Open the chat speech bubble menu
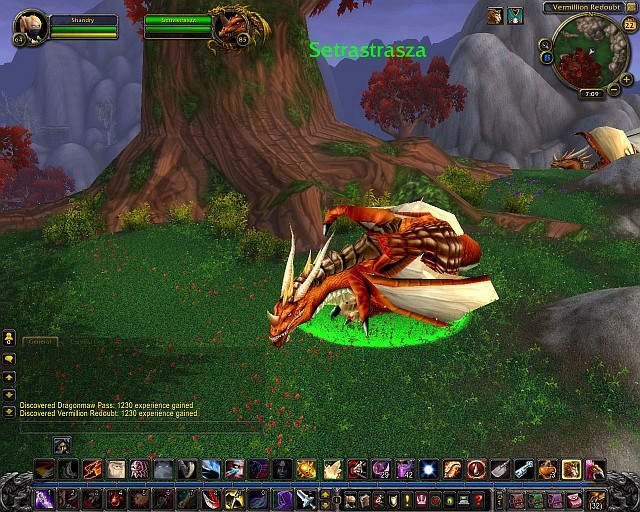The image size is (640, 512). coord(9,358)
